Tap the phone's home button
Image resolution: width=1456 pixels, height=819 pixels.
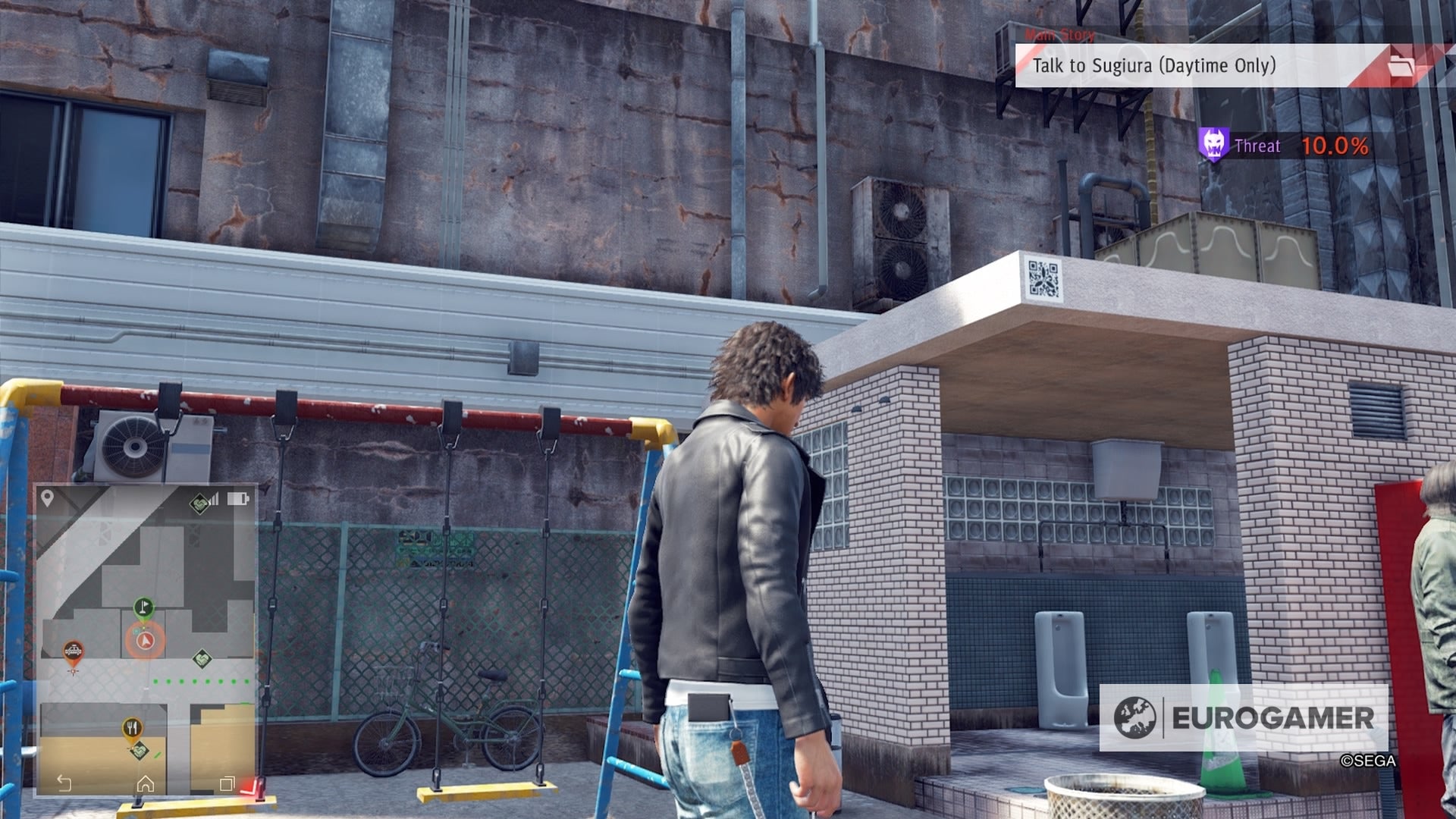pos(145,783)
